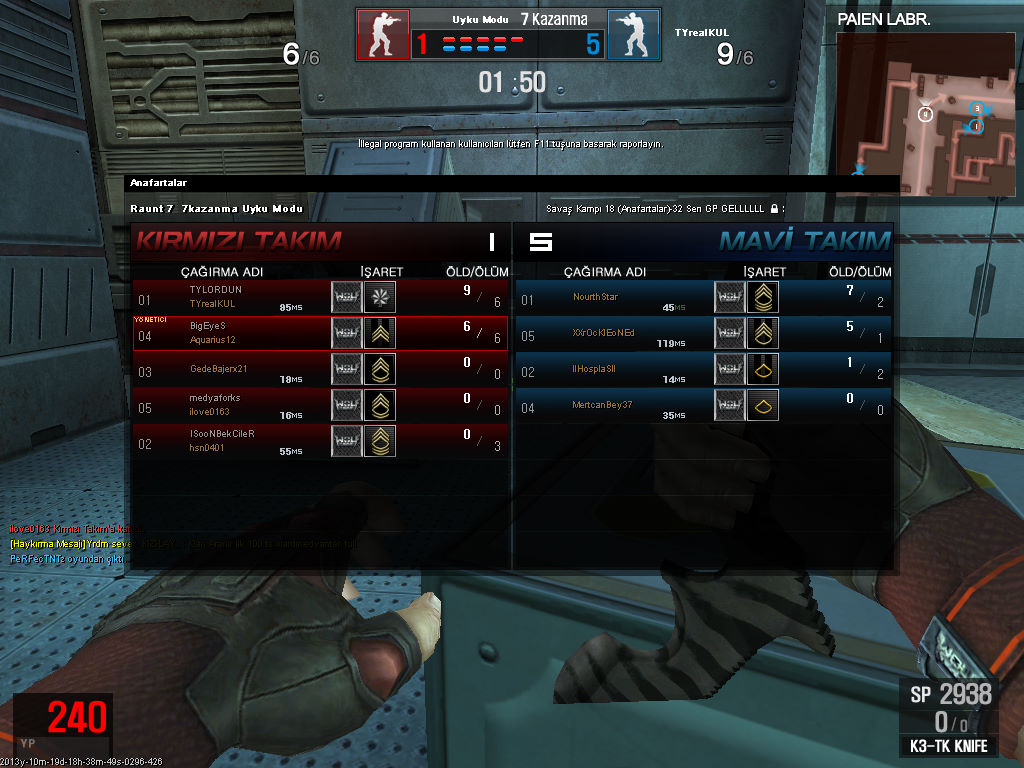
Task: Click the Kırmızı Takım header
Action: (238, 241)
